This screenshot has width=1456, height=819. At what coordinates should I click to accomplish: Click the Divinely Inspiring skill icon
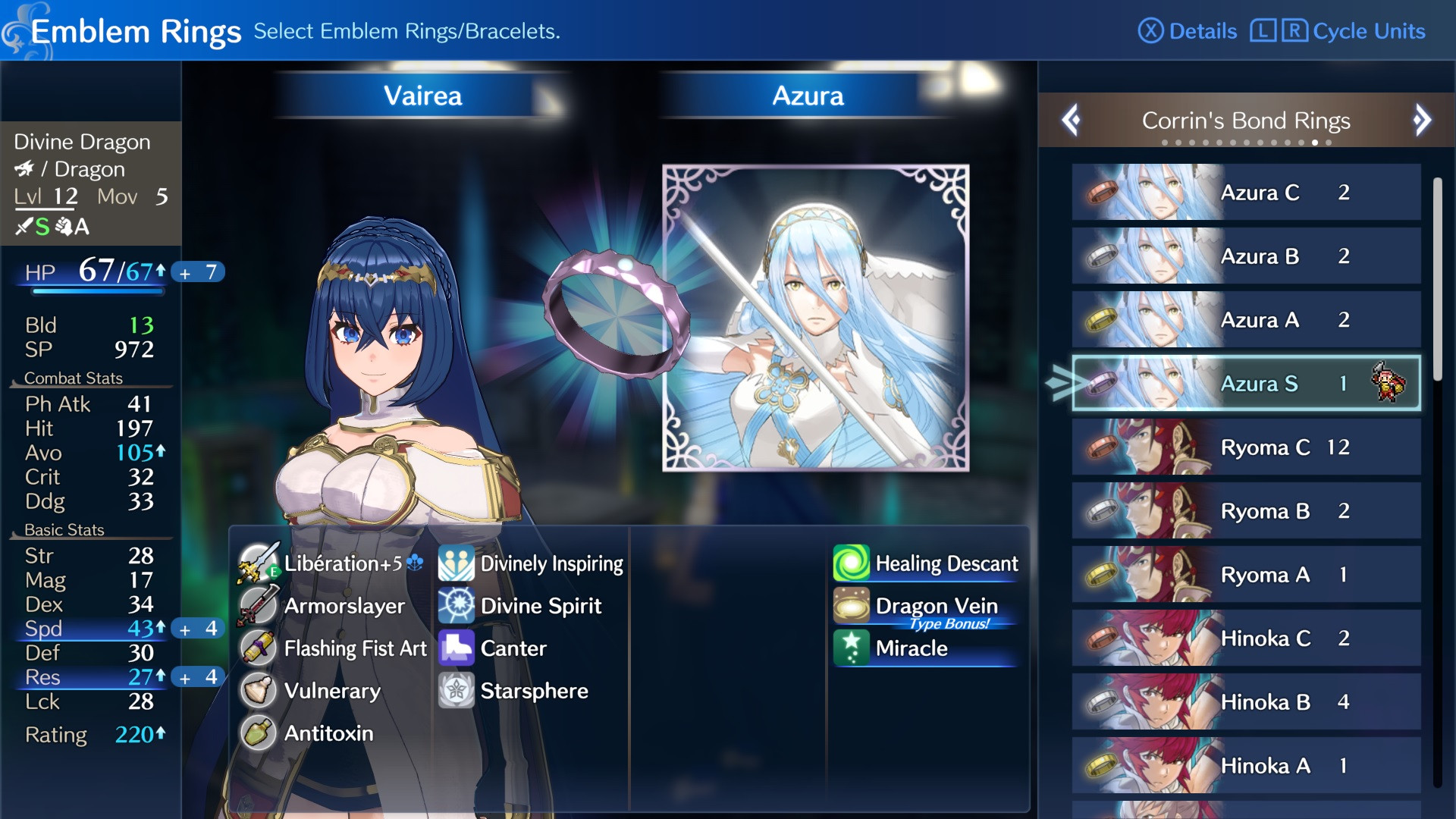(455, 563)
